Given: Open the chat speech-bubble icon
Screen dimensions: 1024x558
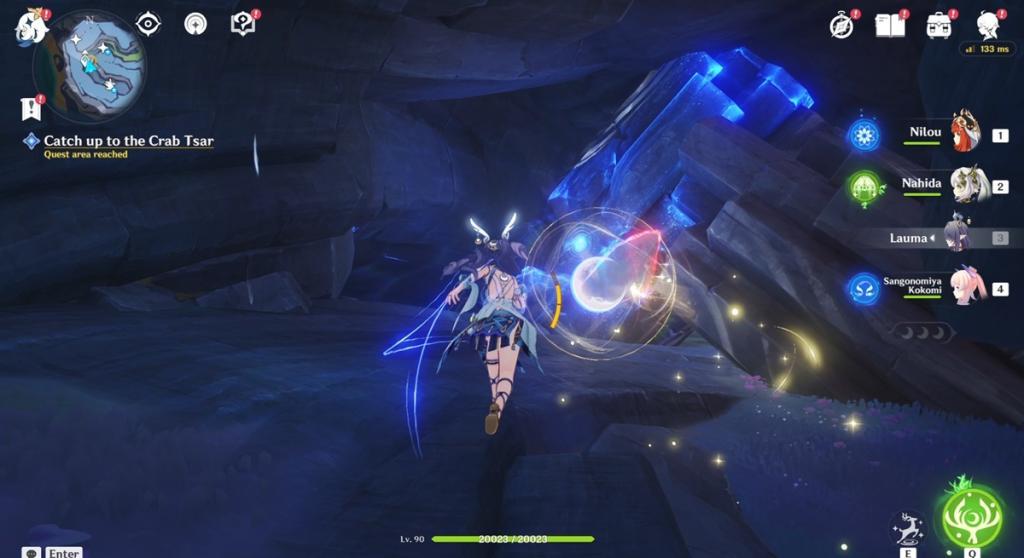Looking at the screenshot, I should [x=32, y=553].
